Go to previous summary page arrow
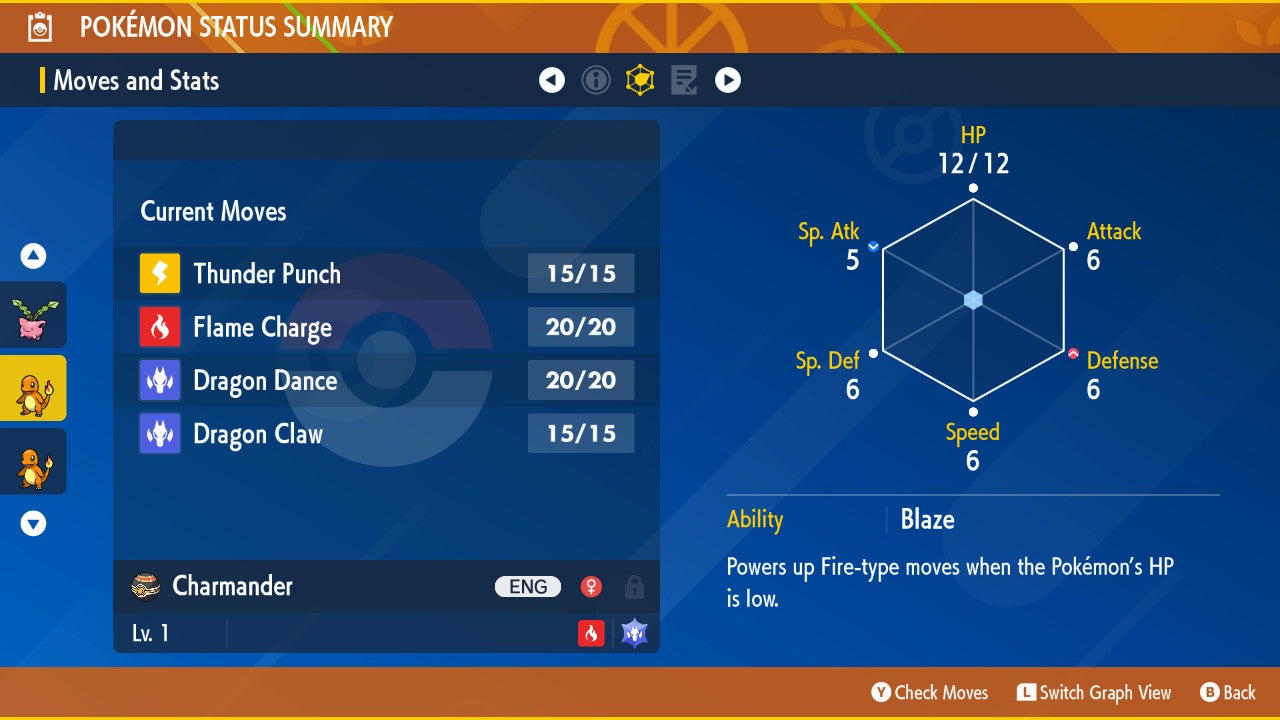 [x=552, y=80]
